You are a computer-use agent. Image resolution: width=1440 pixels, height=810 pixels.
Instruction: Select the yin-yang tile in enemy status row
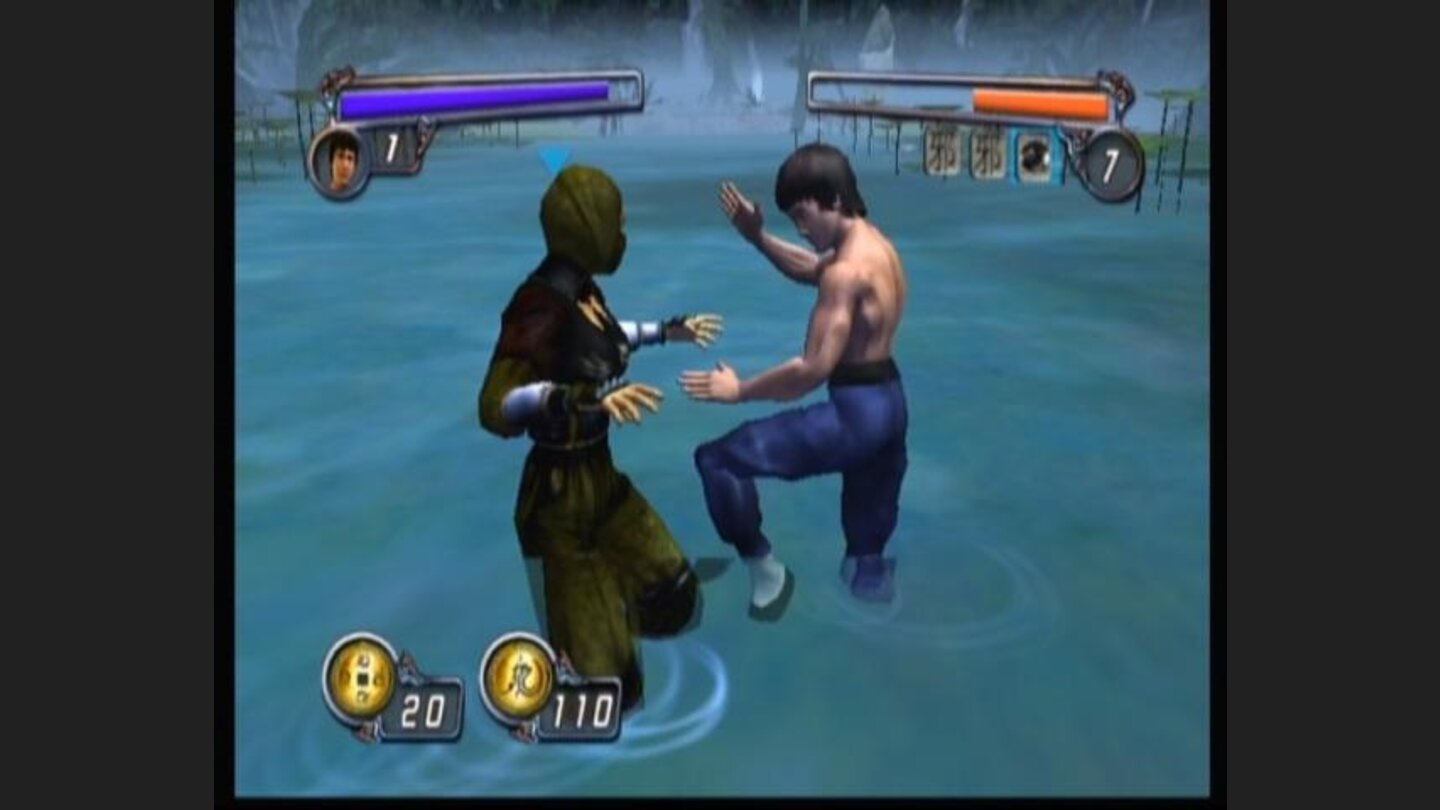[x=1035, y=157]
